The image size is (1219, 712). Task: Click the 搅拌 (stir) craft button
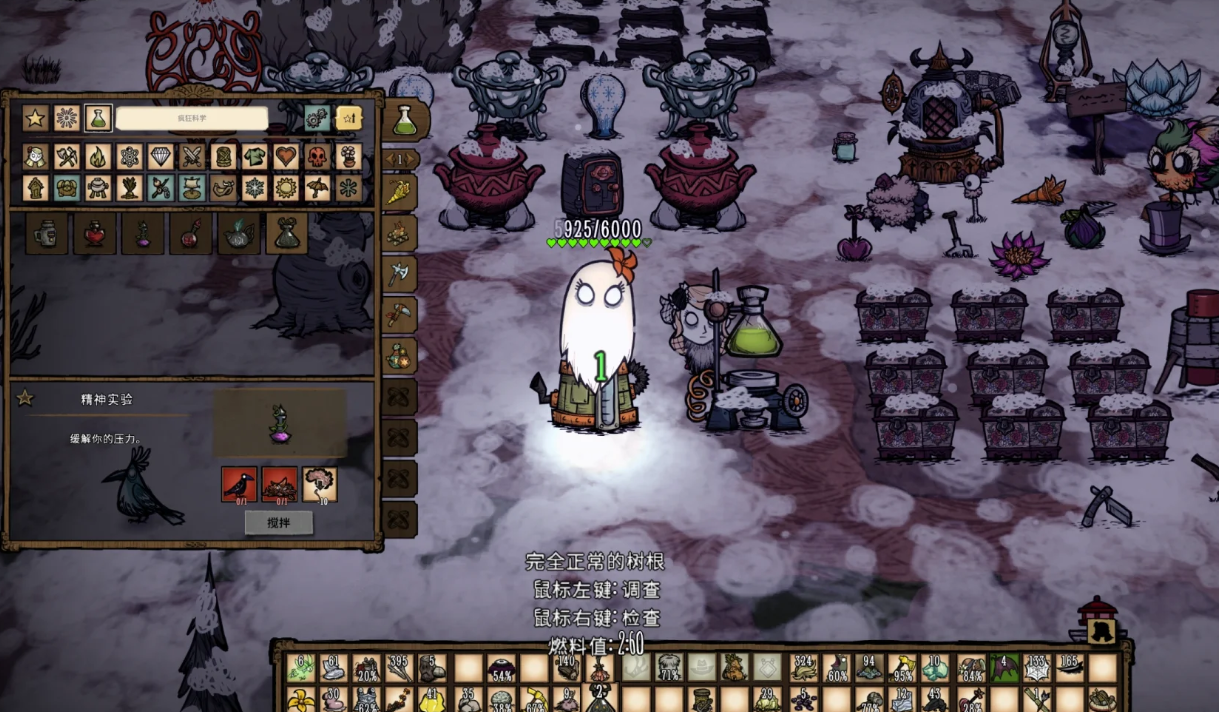point(278,522)
